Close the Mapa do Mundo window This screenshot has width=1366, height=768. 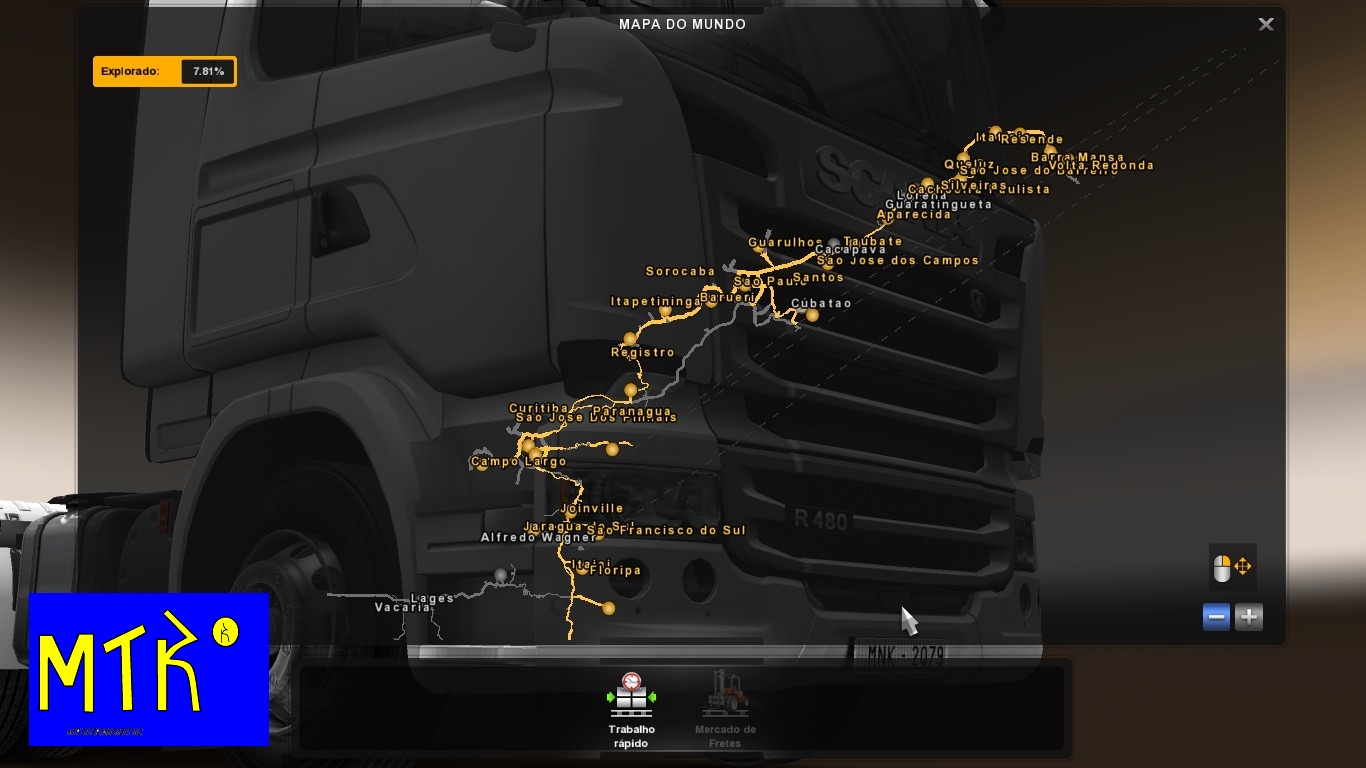click(x=1266, y=24)
